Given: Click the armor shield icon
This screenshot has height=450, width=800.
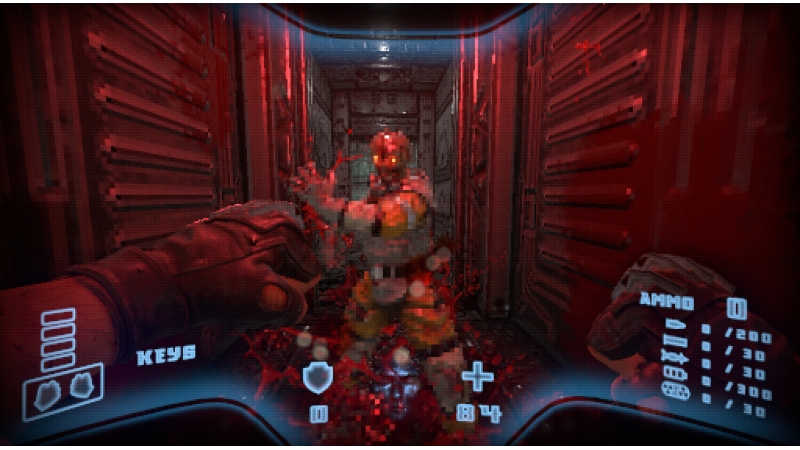Looking at the screenshot, I should point(318,377).
